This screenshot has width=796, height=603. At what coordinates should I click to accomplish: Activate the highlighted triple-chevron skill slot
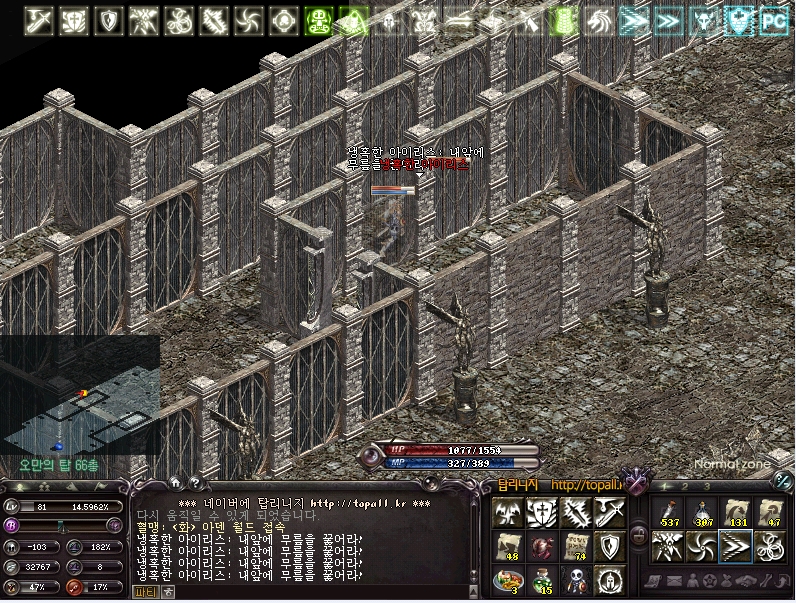(736, 546)
